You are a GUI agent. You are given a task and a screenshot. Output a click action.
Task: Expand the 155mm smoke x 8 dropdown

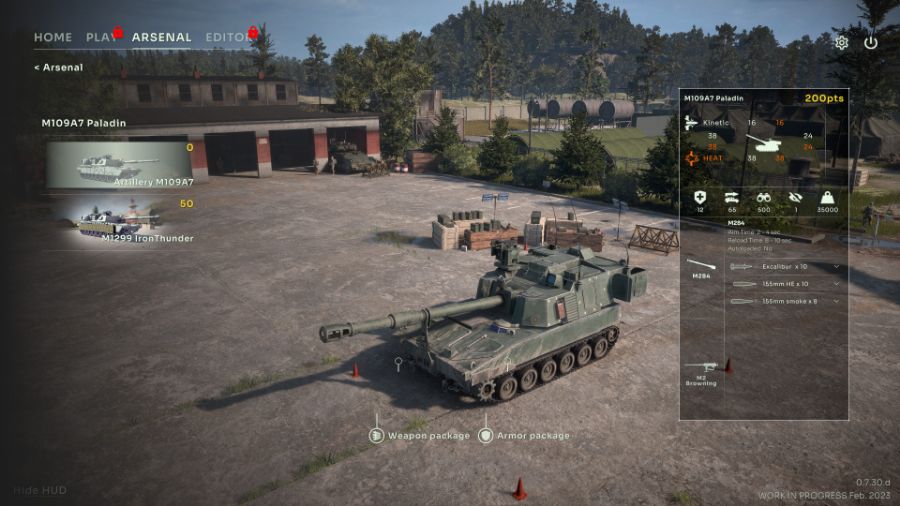pos(786,301)
